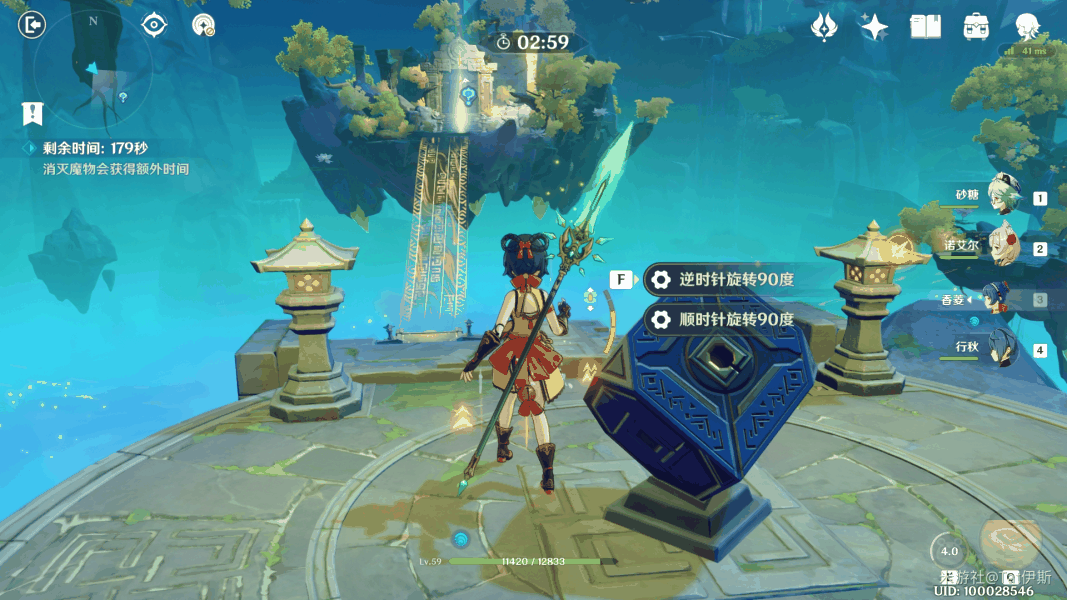Use the Guoba skill on cooldown
1067x600 pixels.
pyautogui.click(x=949, y=552)
